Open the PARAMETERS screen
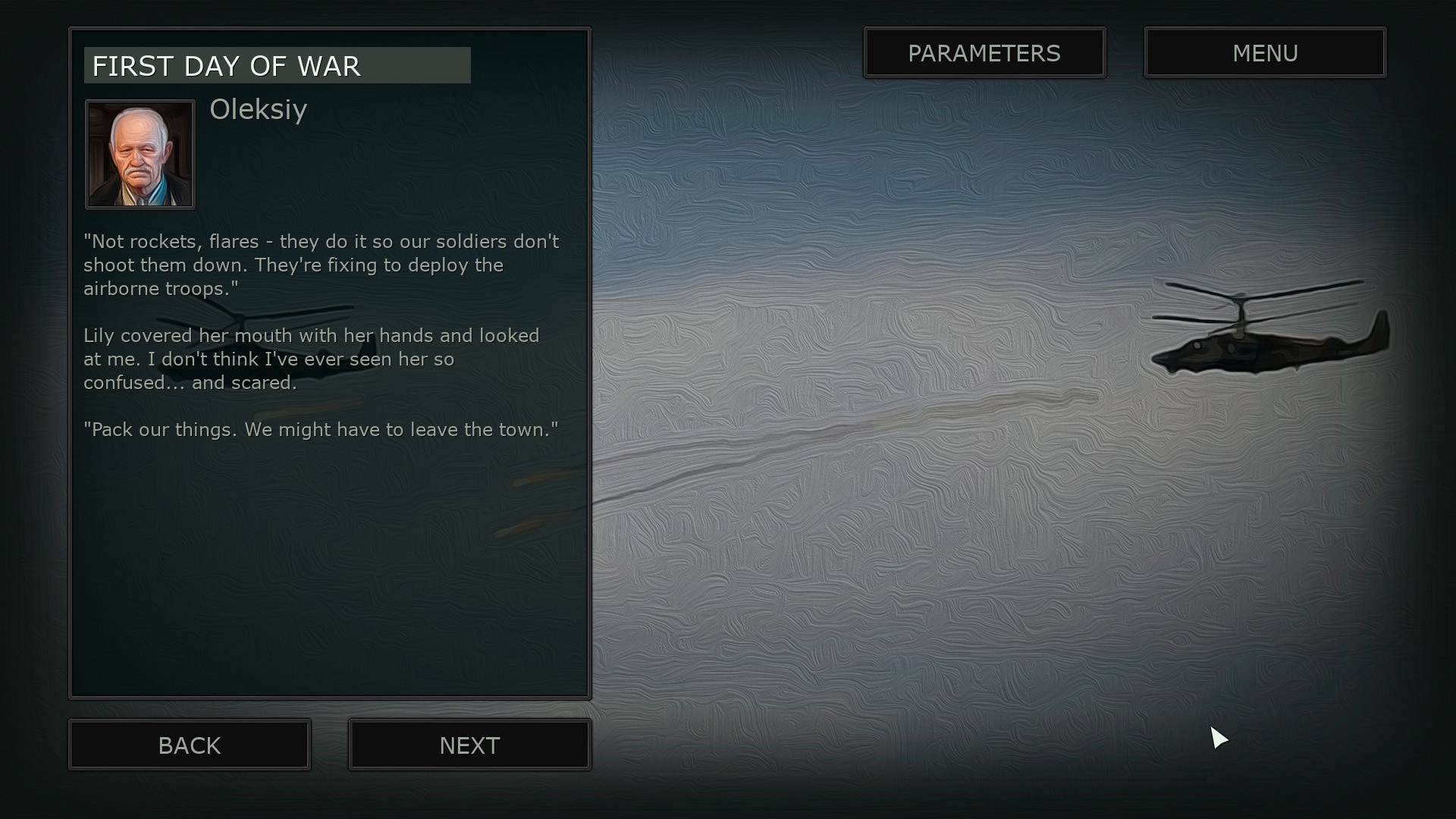 point(984,52)
